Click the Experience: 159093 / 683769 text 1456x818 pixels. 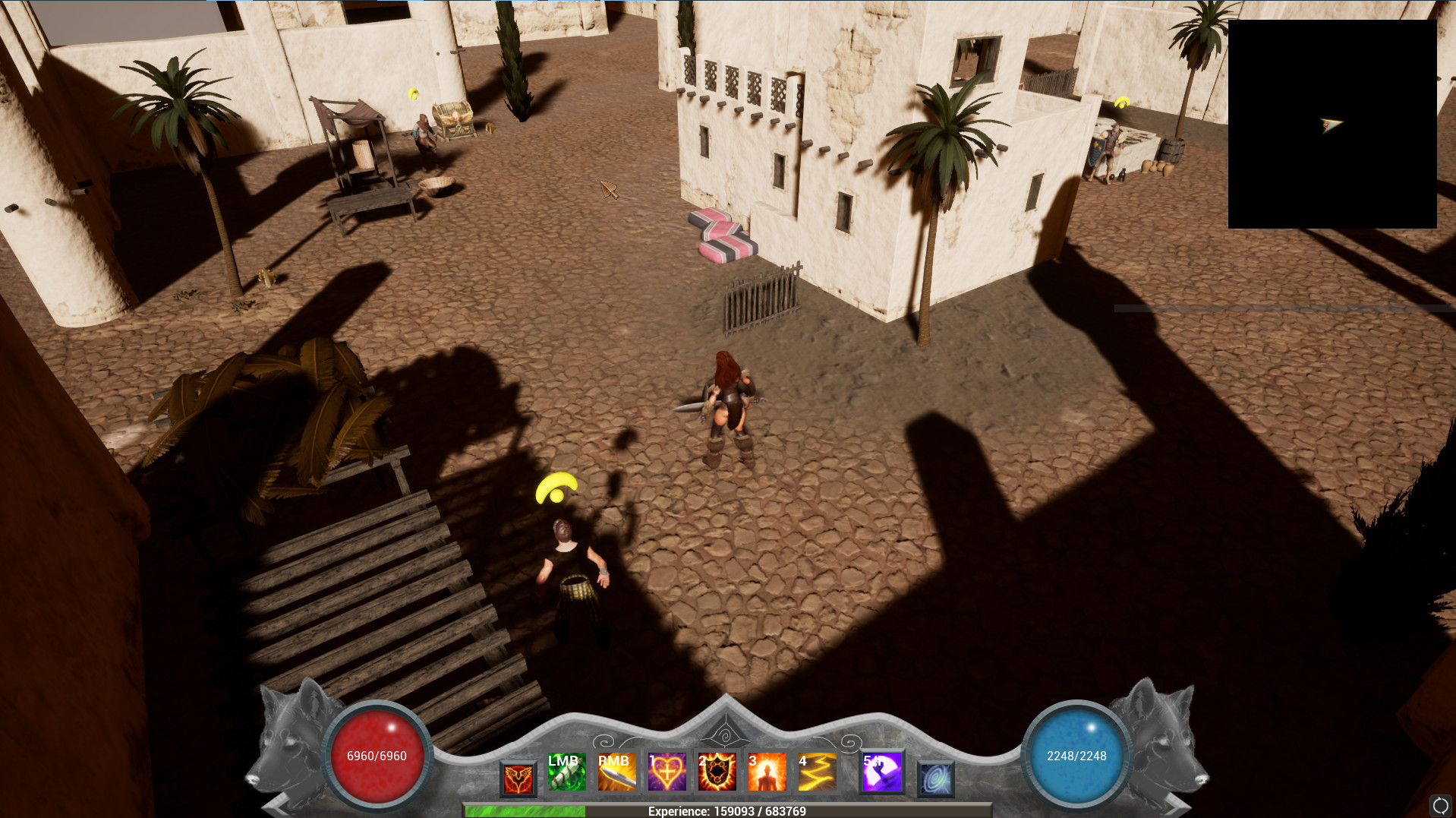point(725,810)
